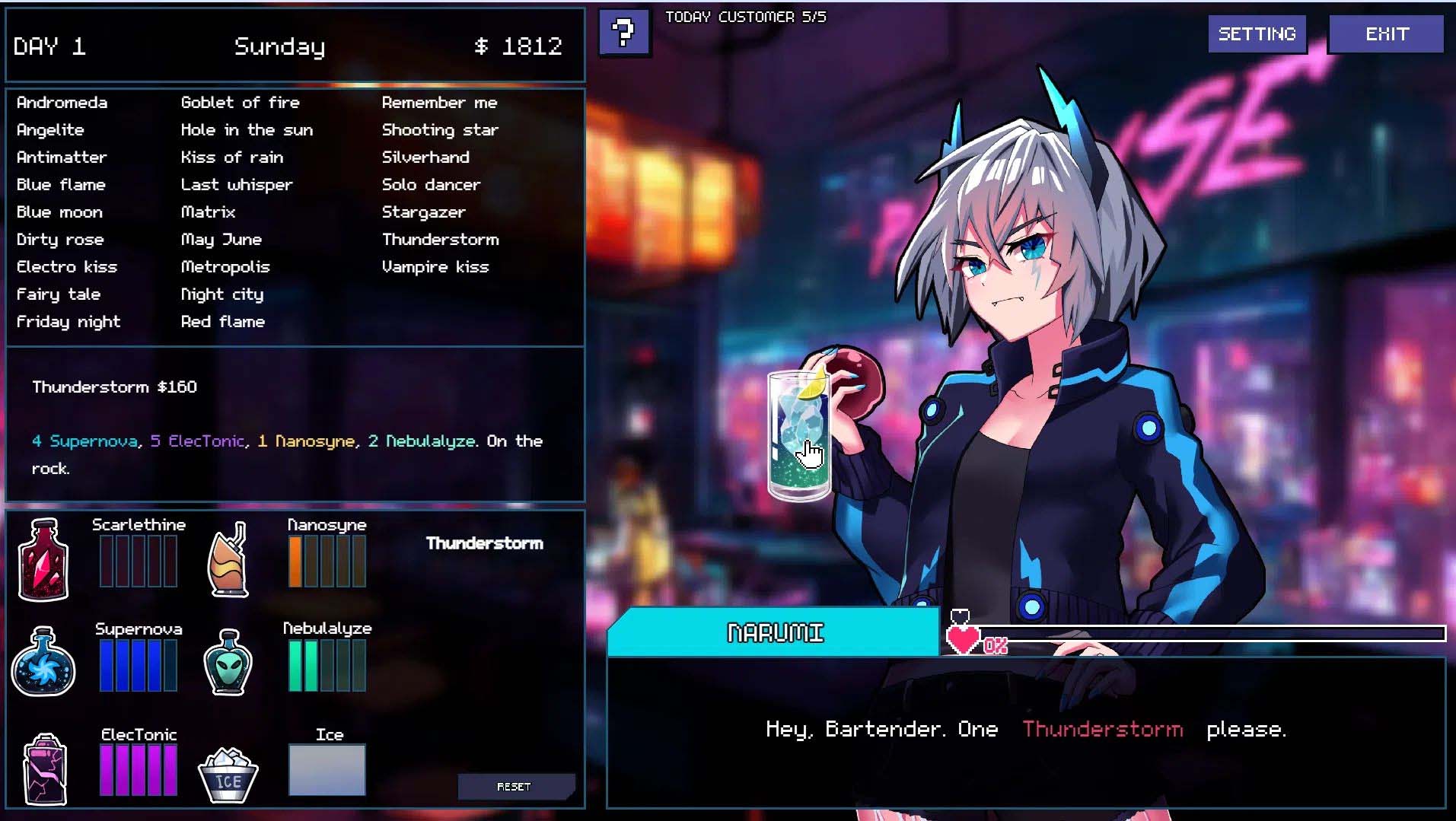
Task: Show the Andromeda recipe
Action: (x=62, y=103)
